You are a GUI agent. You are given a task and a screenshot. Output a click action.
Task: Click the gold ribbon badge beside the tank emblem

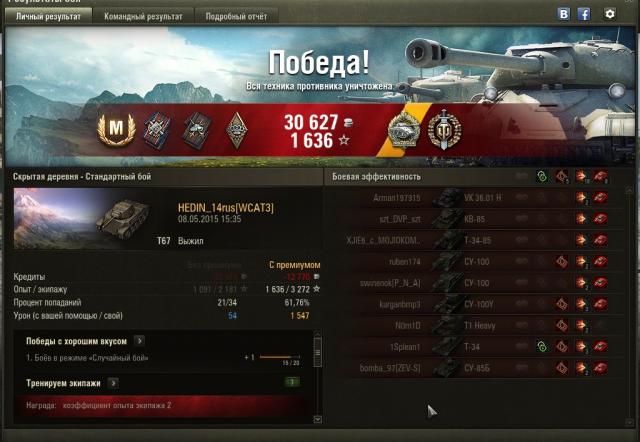[x=440, y=130]
